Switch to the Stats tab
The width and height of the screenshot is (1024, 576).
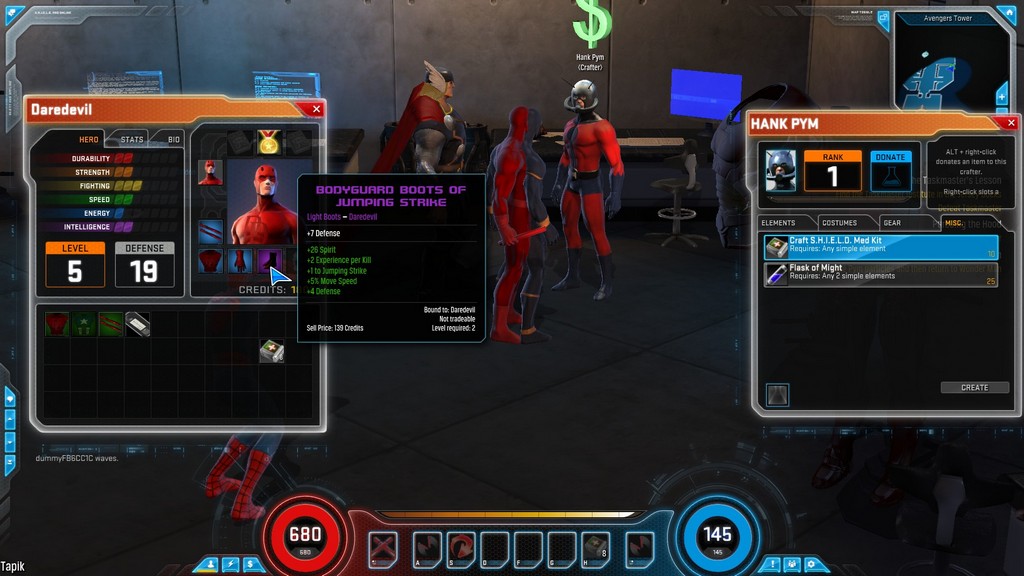[x=132, y=139]
